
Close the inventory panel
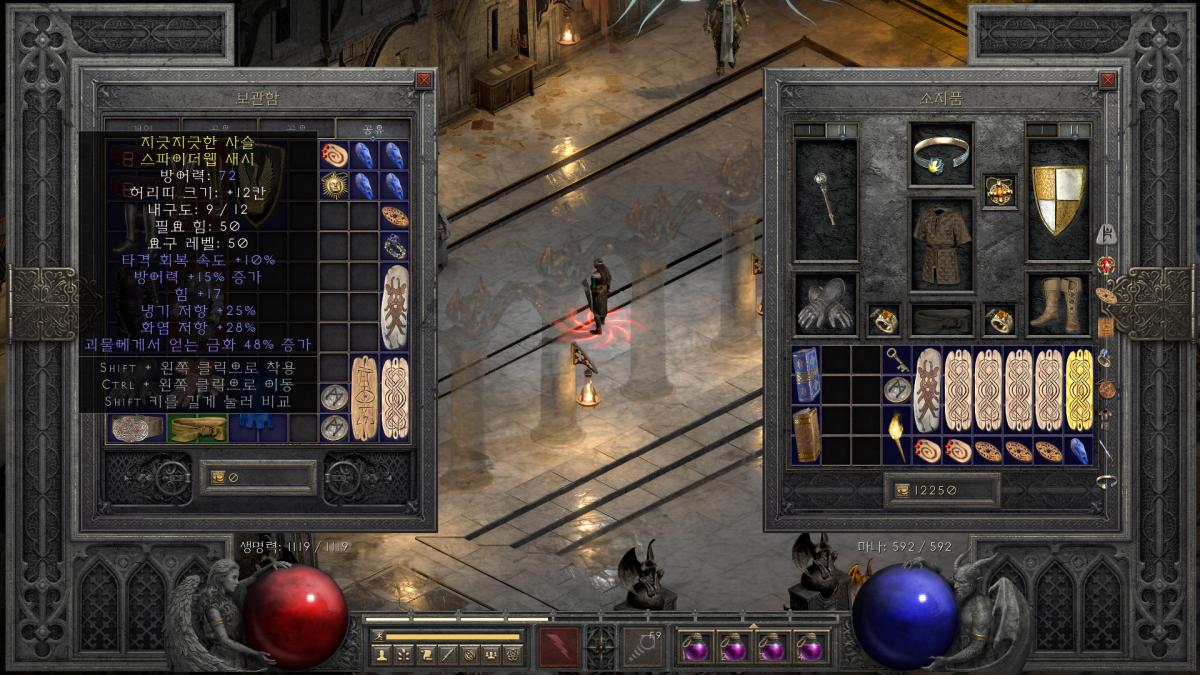click(x=1107, y=80)
